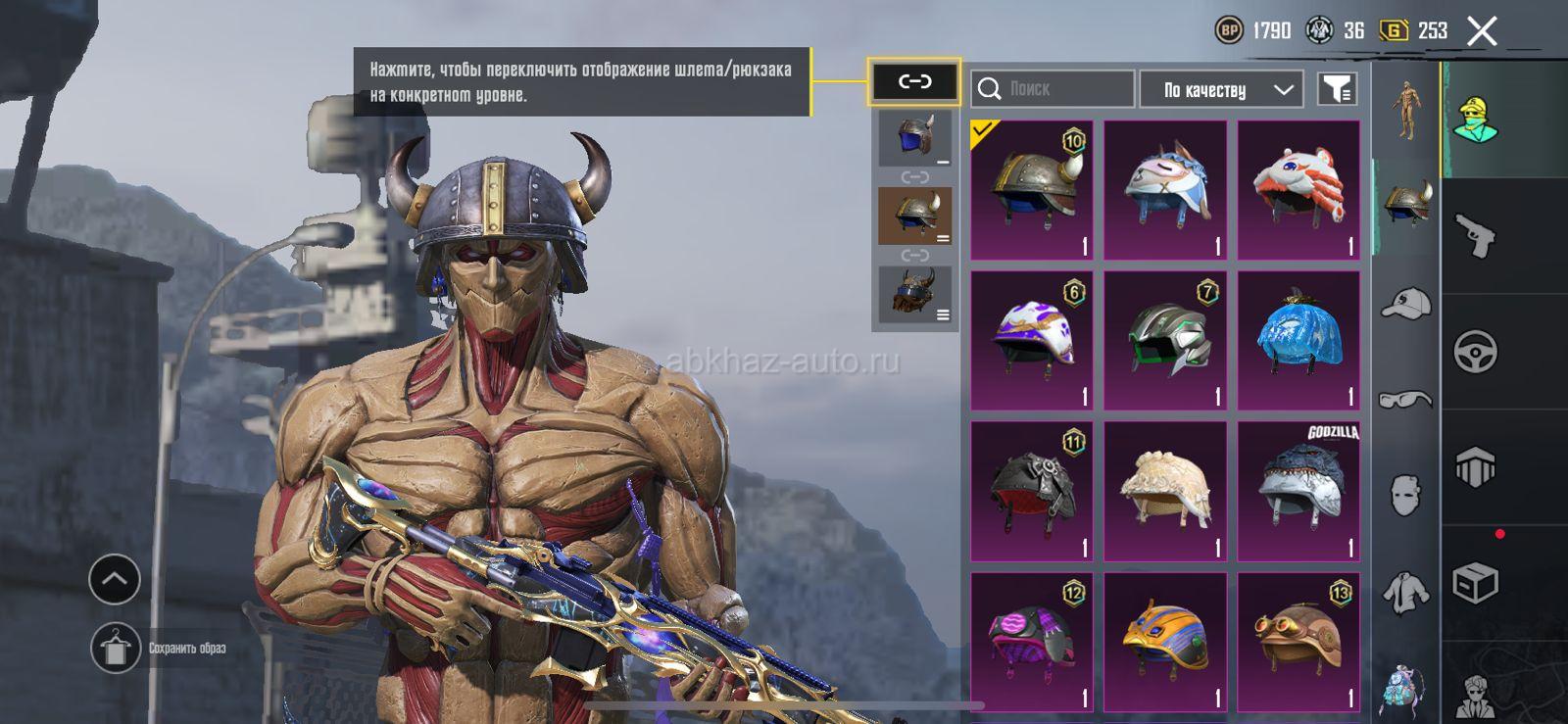Choose the cream lace bonnet helmet
Image resolution: width=1568 pixels, height=724 pixels.
[1165, 492]
